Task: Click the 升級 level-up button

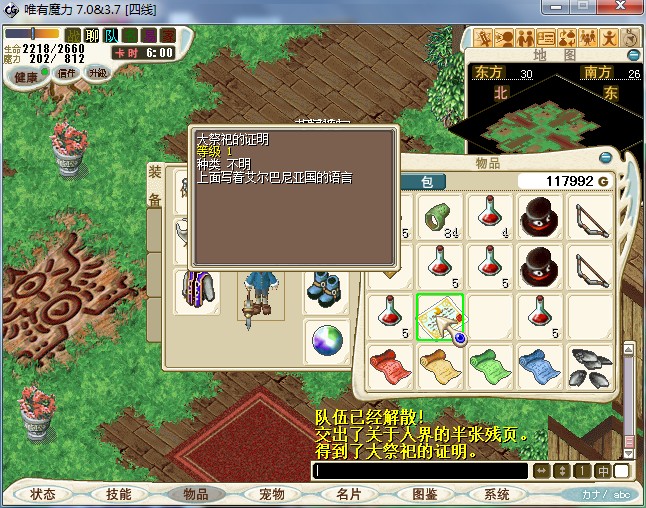Action: click(x=97, y=73)
